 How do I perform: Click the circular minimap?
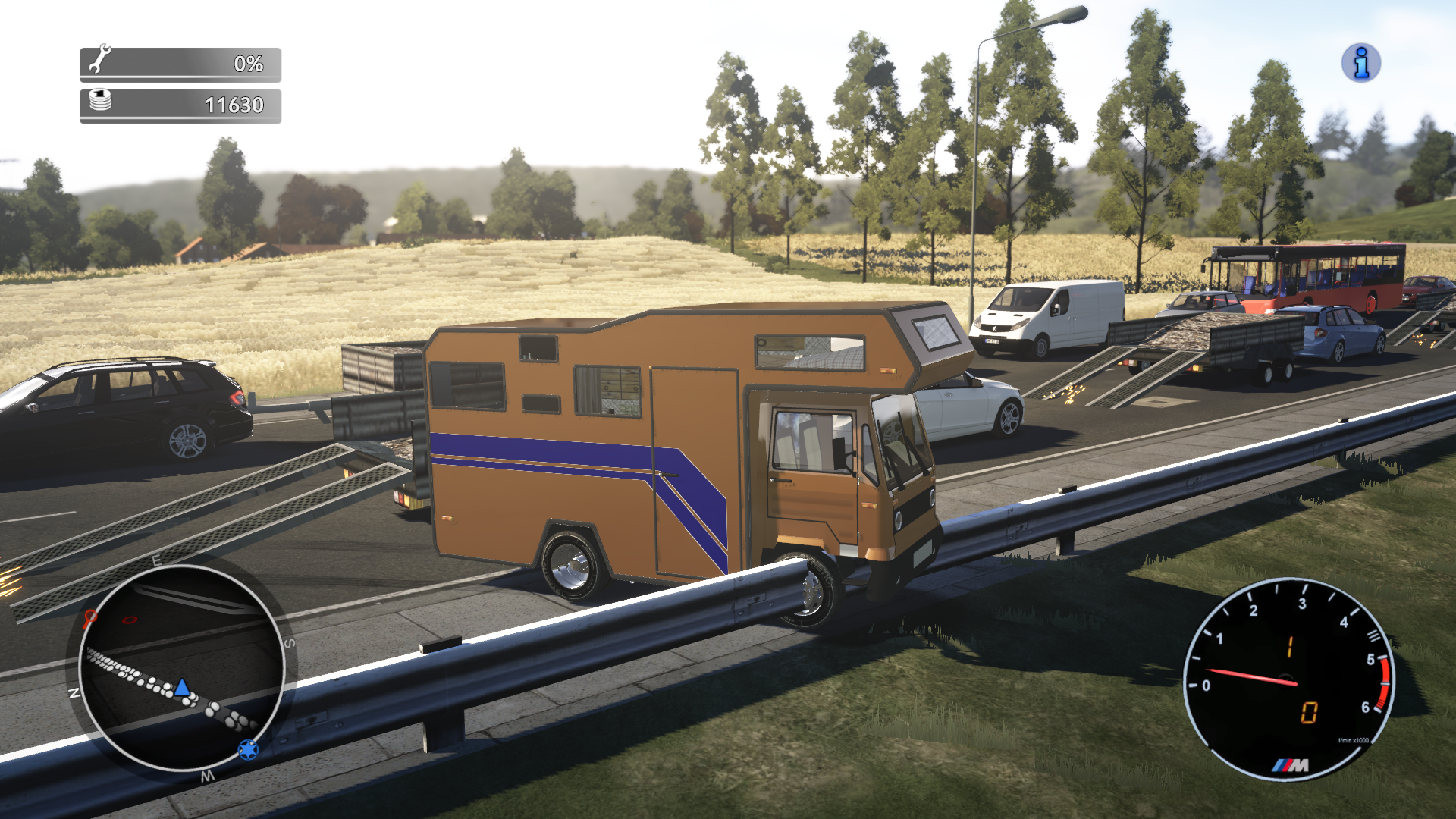pyautogui.click(x=181, y=669)
